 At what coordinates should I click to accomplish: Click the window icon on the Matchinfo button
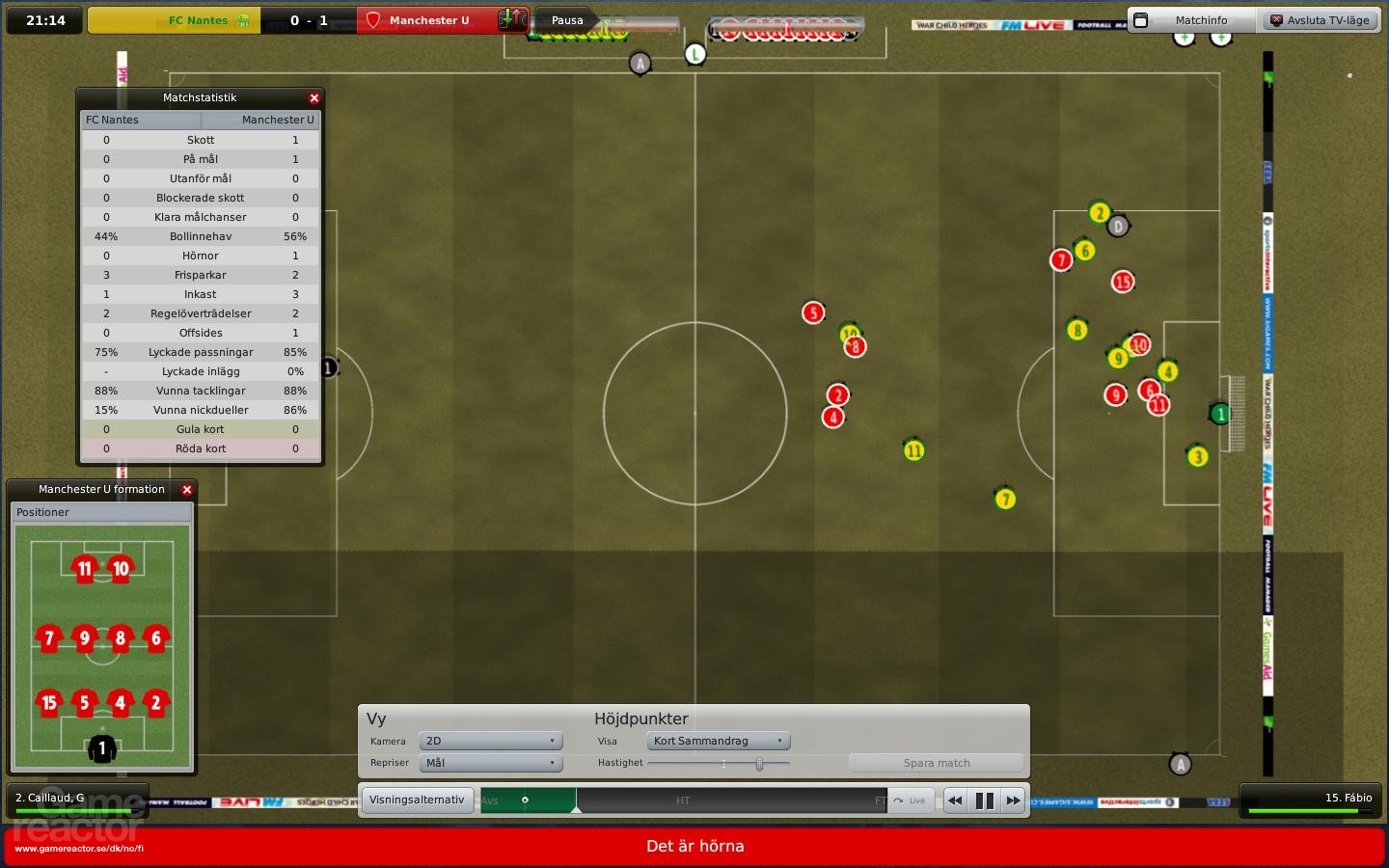1140,19
